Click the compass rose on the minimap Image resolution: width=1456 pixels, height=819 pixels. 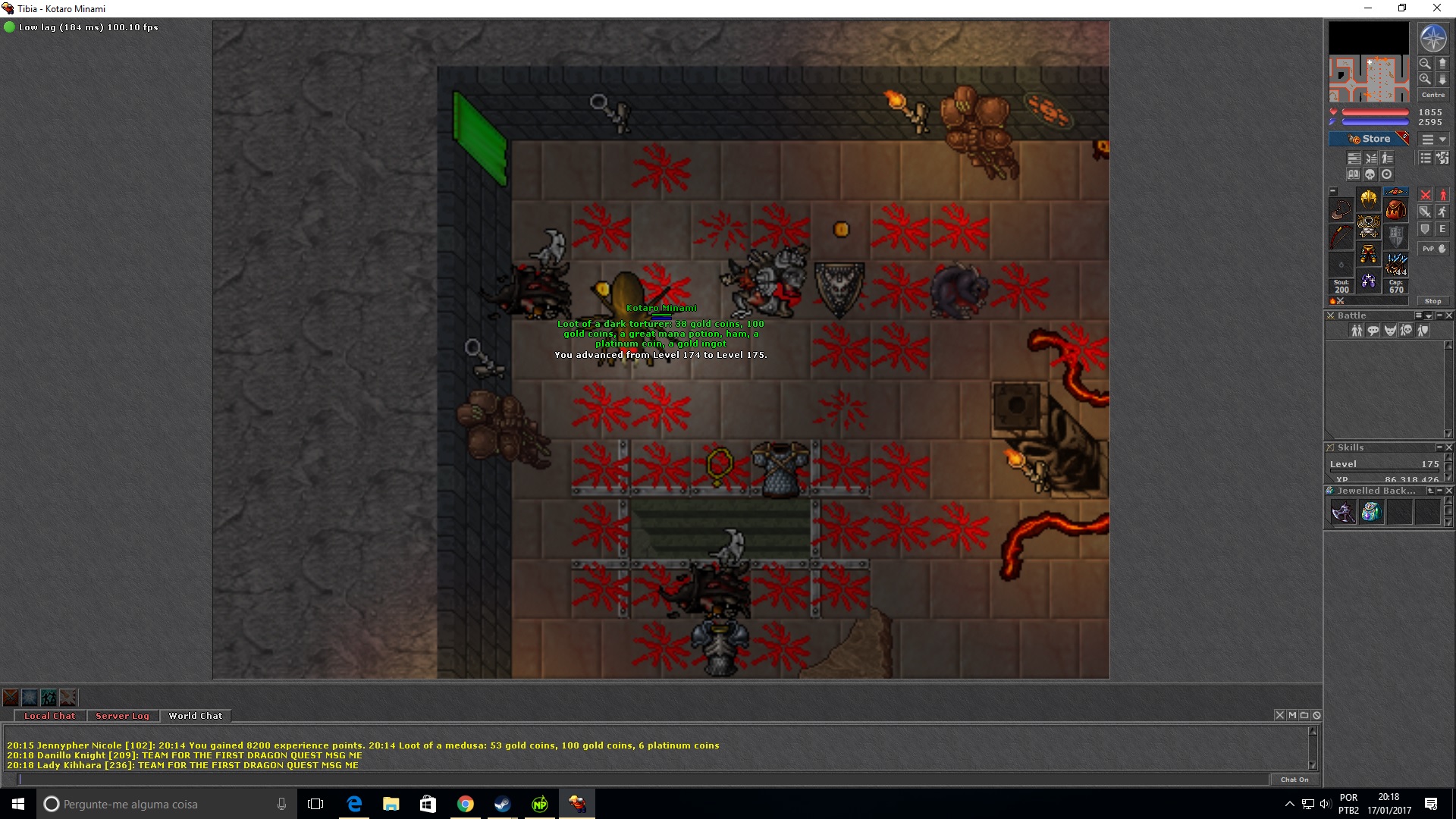click(x=1432, y=39)
